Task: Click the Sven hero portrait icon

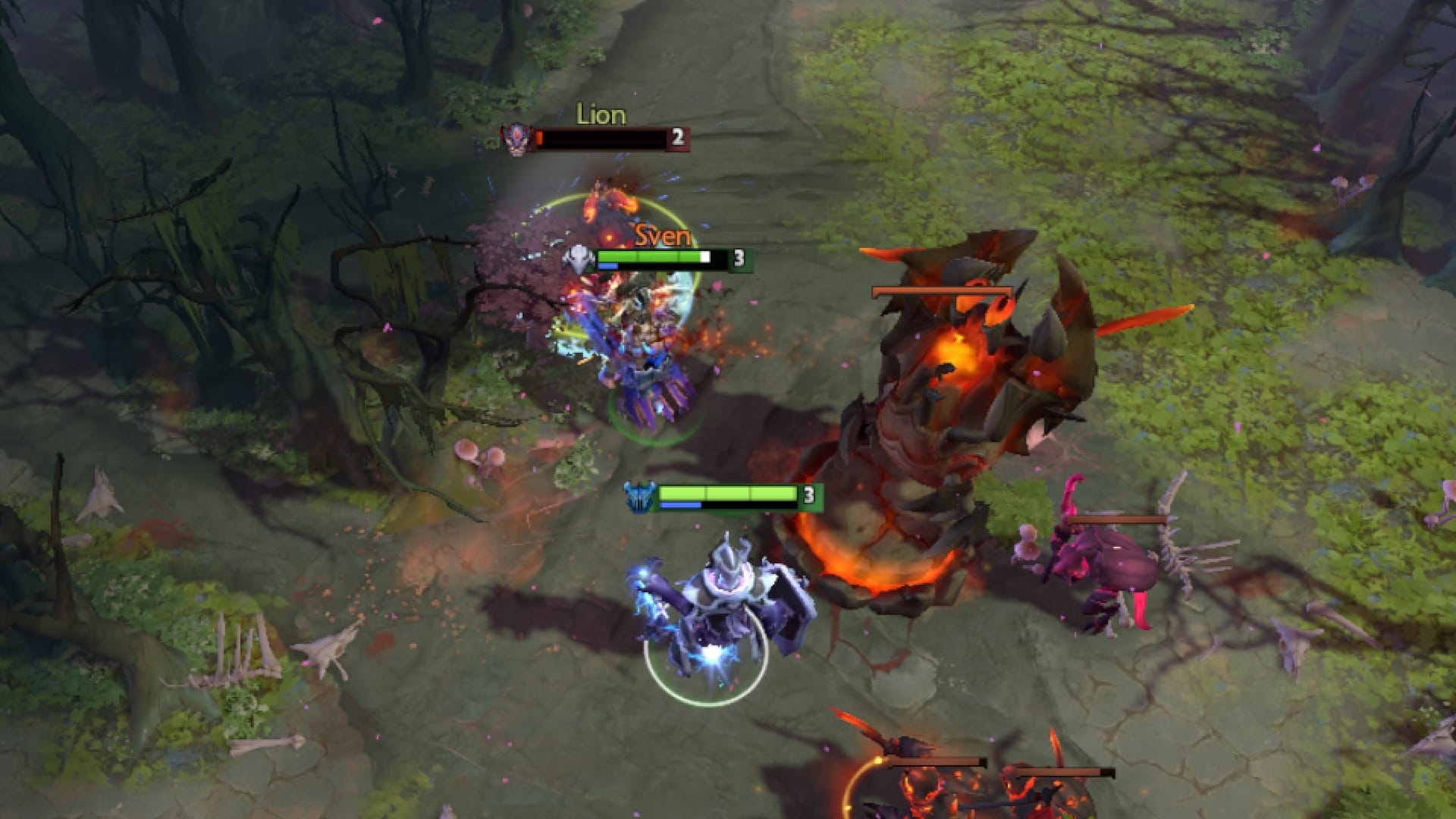Action: pos(580,258)
